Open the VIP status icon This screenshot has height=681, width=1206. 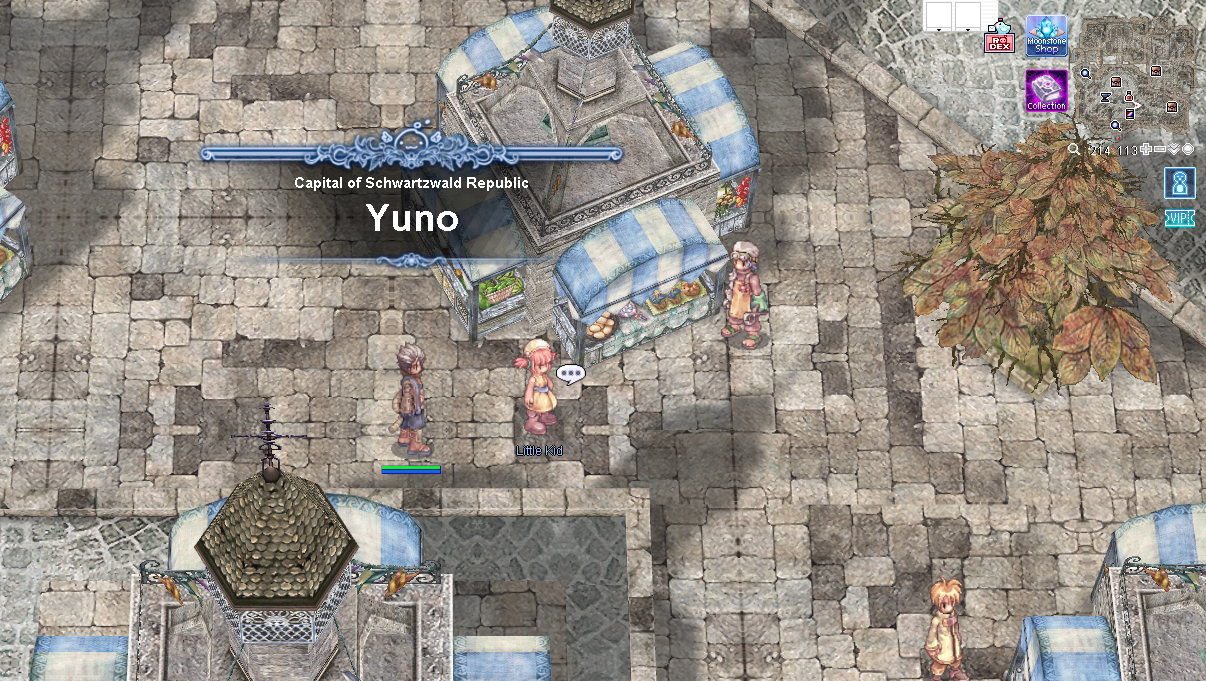(x=1180, y=218)
